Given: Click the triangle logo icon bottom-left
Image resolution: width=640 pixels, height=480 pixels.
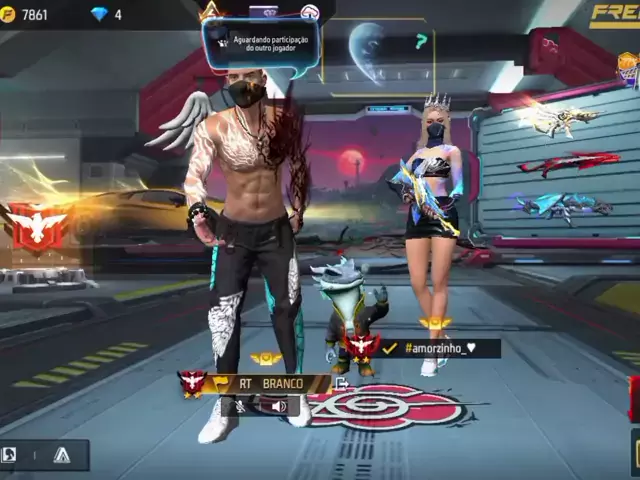Looking at the screenshot, I should [62, 455].
